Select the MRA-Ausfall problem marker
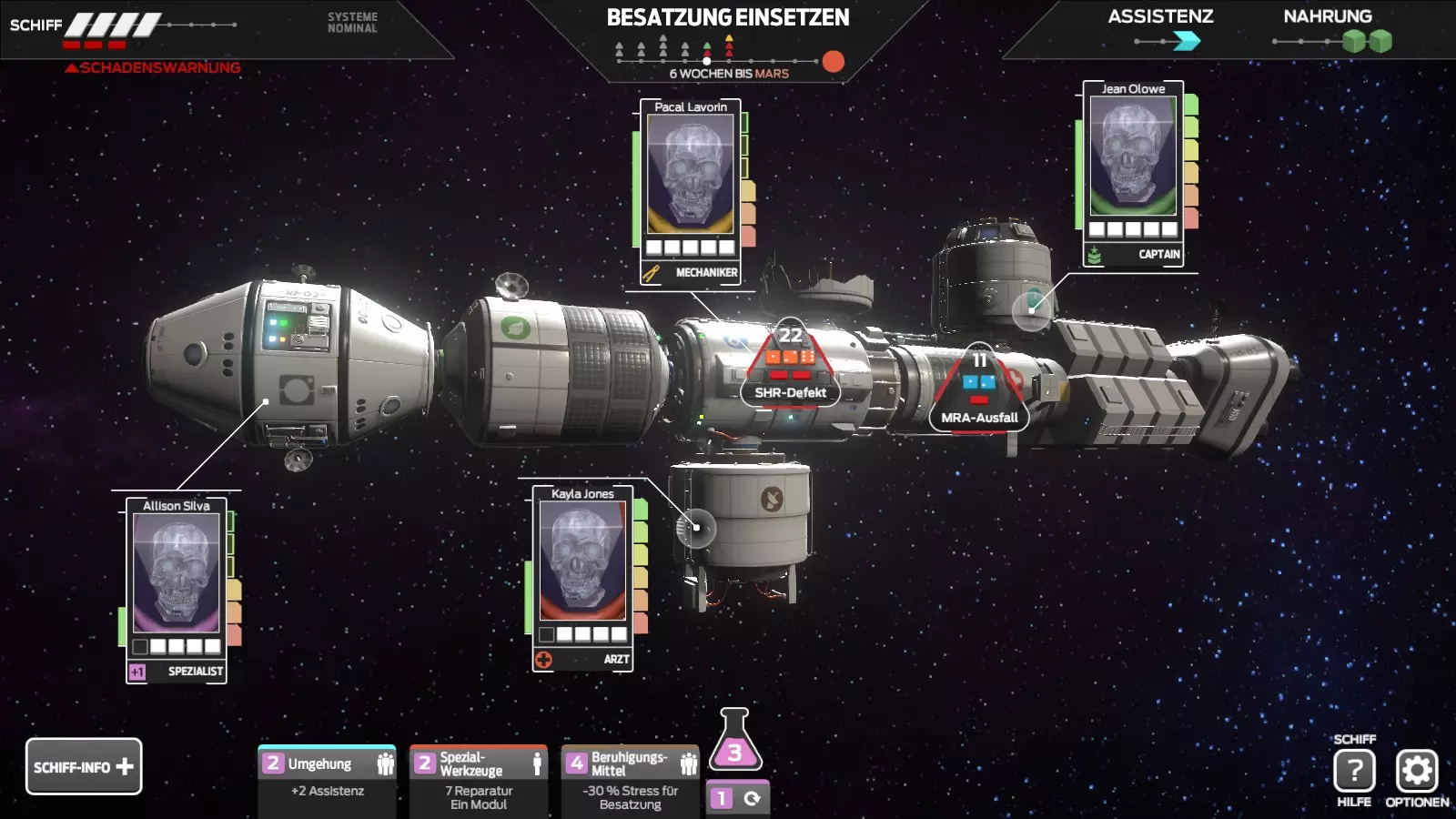The height and width of the screenshot is (819, 1456). [x=979, y=391]
